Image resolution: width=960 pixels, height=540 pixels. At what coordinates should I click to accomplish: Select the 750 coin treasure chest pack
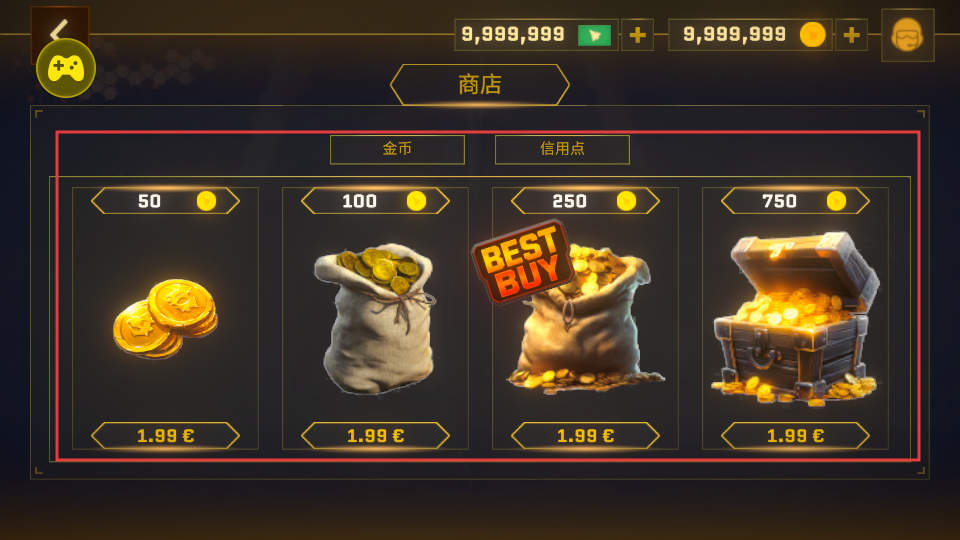pos(795,318)
